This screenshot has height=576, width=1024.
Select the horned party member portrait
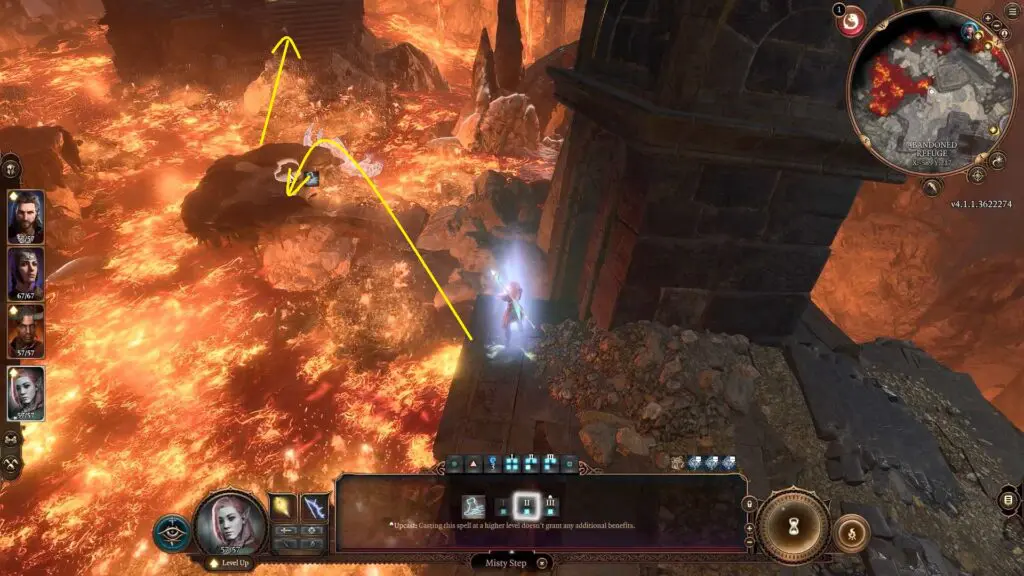25,331
